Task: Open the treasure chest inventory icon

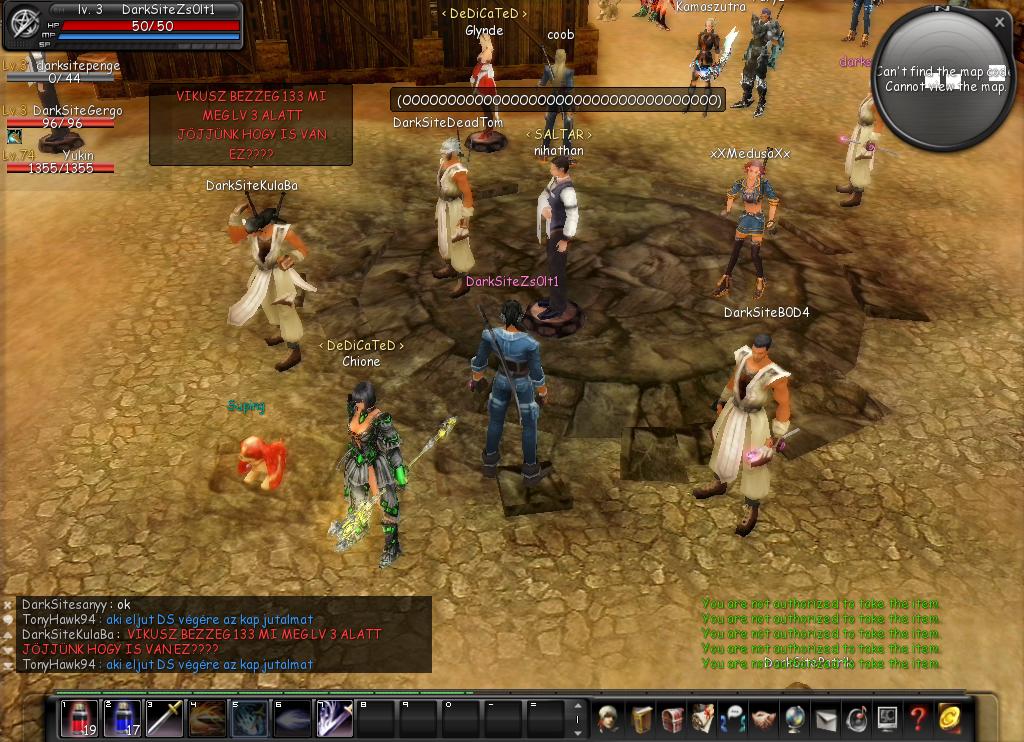Action: 671,718
